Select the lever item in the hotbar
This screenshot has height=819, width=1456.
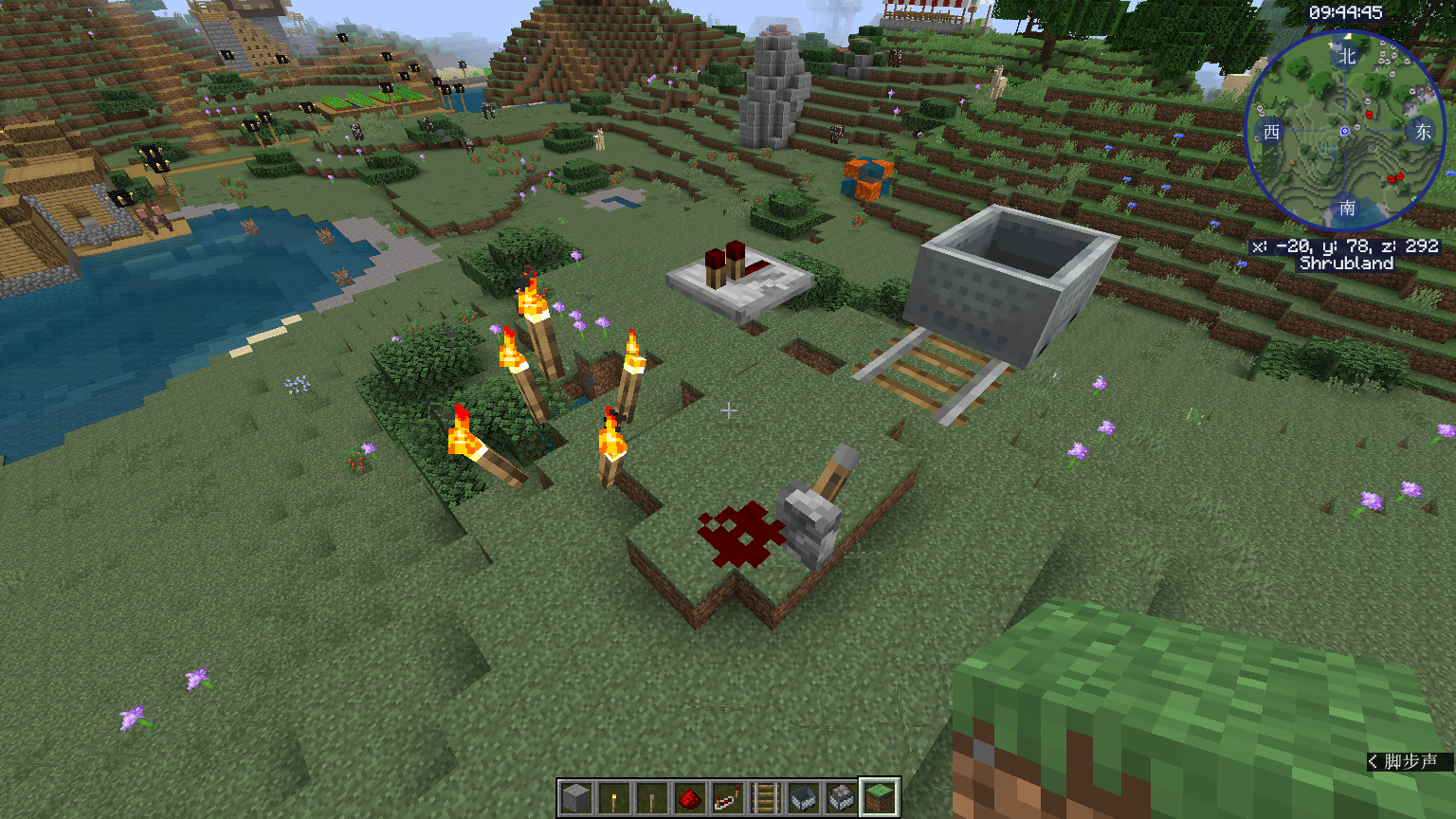pyautogui.click(x=654, y=796)
